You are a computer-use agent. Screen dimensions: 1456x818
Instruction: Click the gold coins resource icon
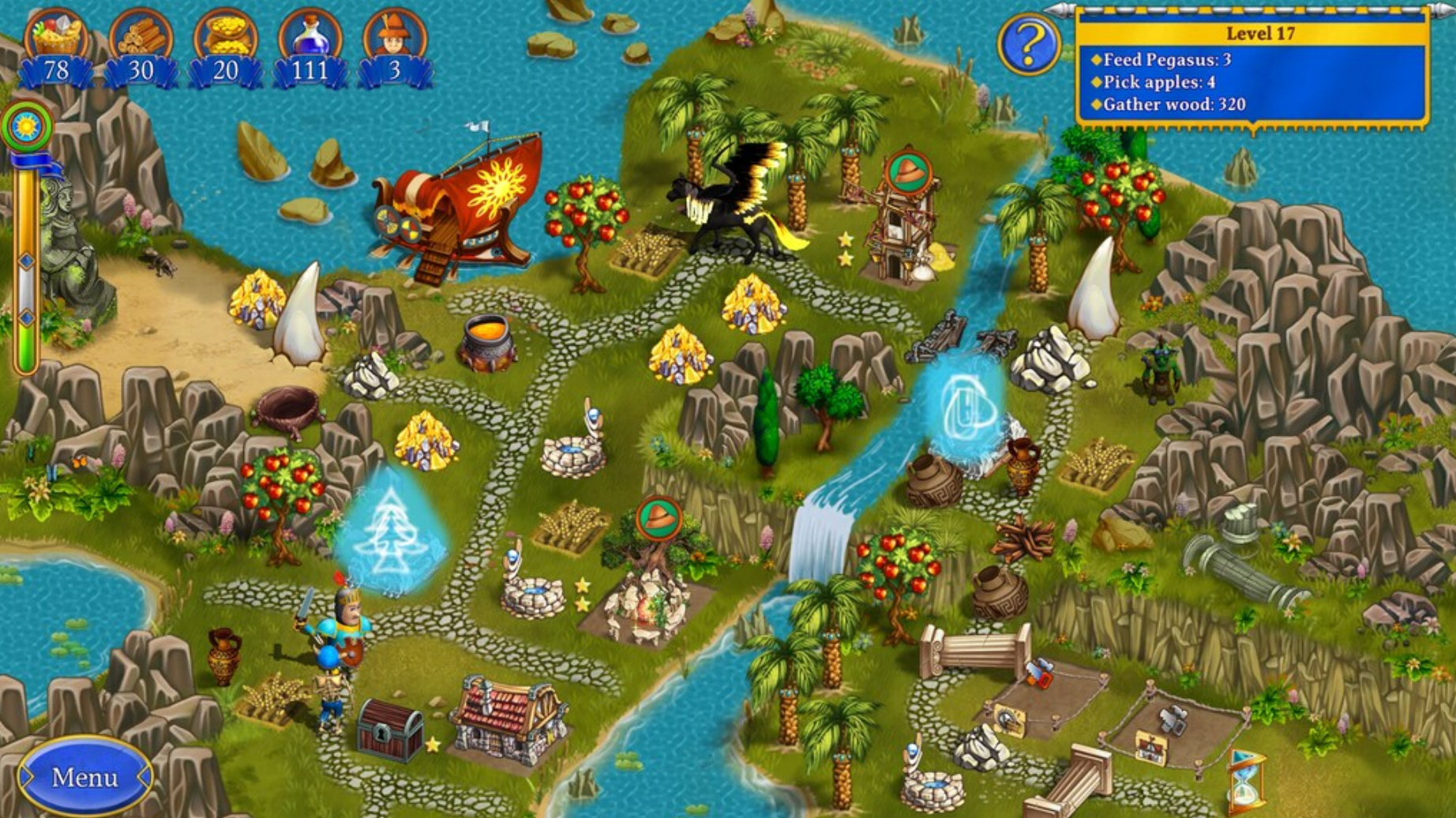(229, 36)
